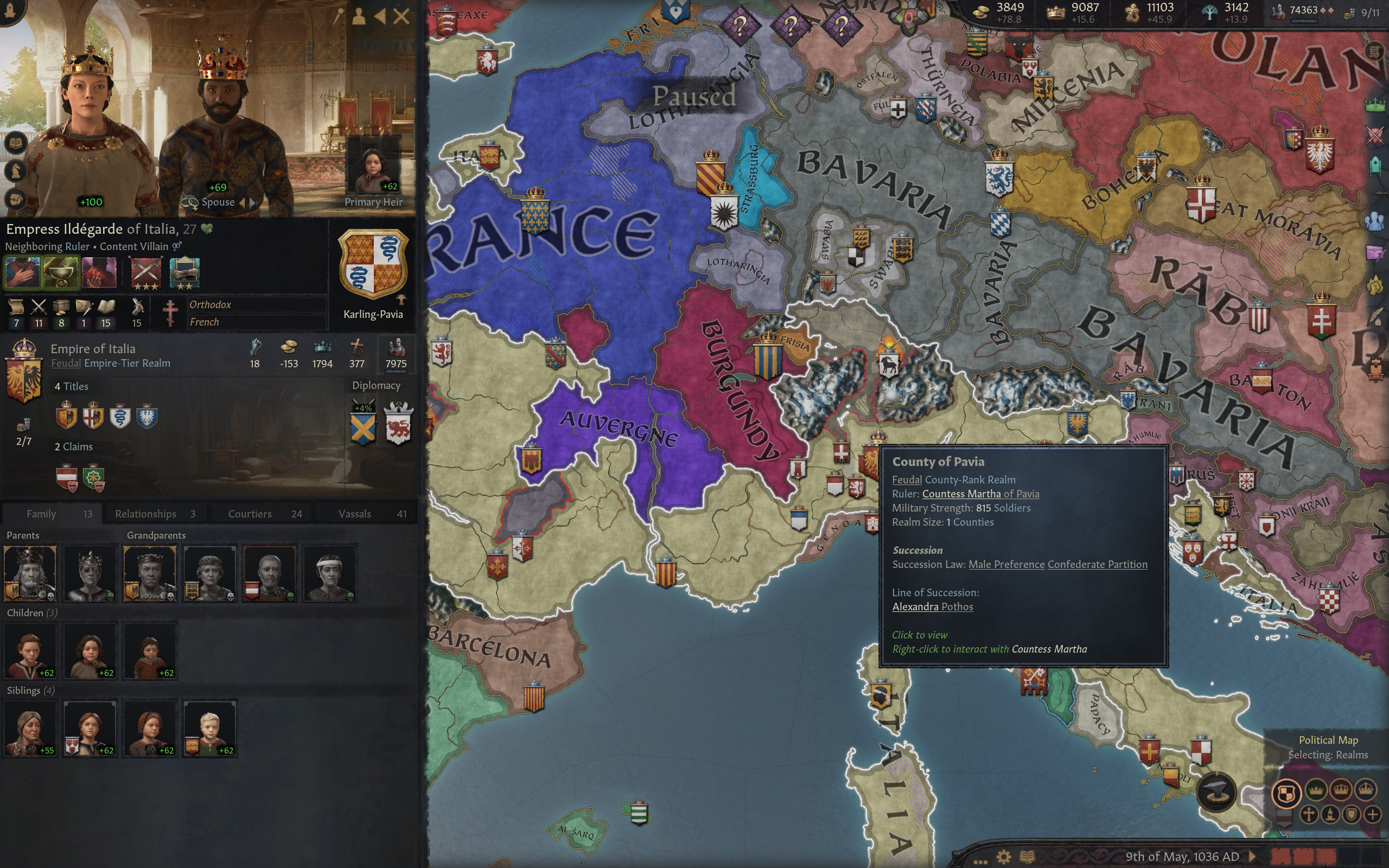
Task: Select the Religion map mode cross icon
Action: point(1309,816)
